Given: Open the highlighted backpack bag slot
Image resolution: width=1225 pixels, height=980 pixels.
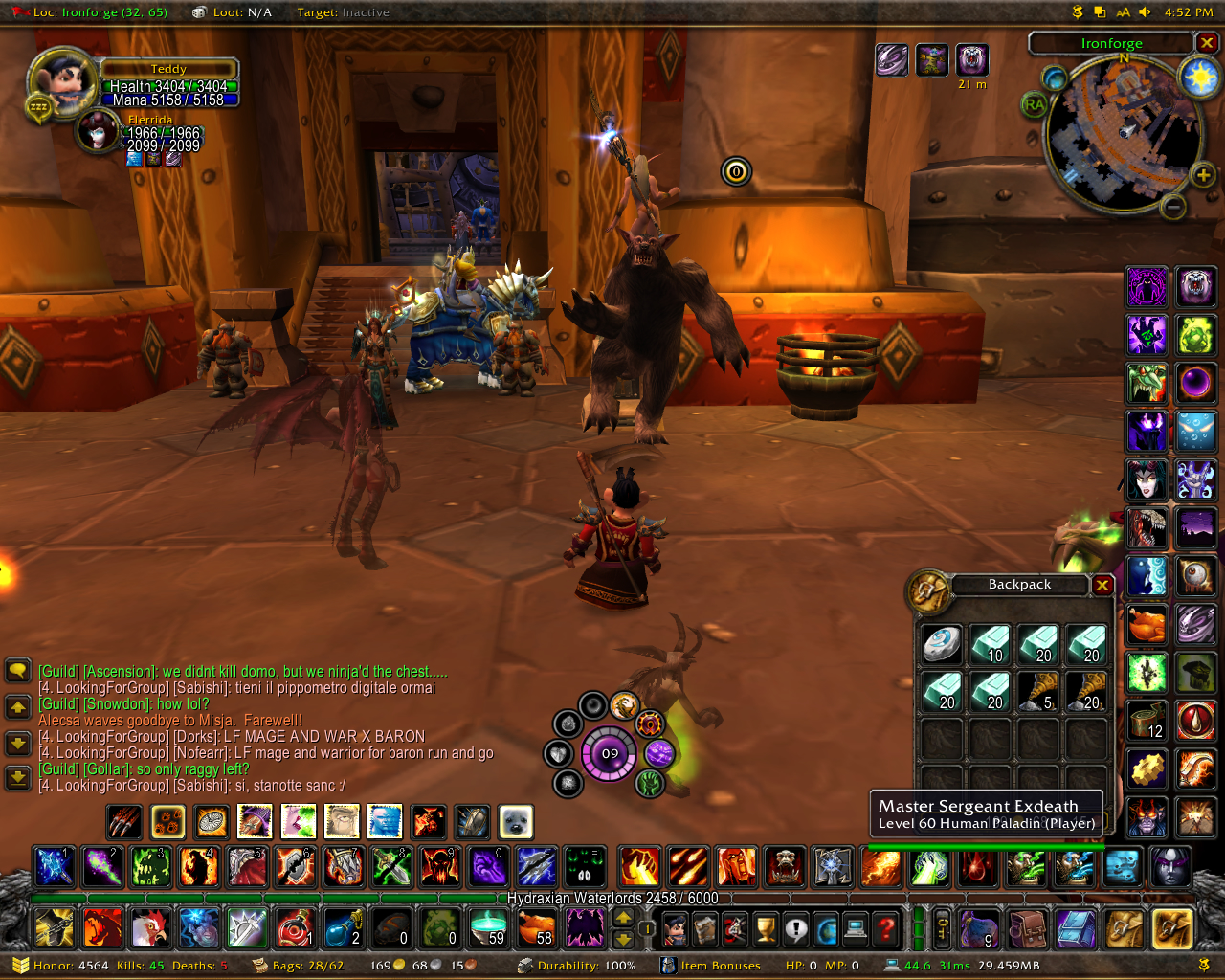Looking at the screenshot, I should (1172, 927).
